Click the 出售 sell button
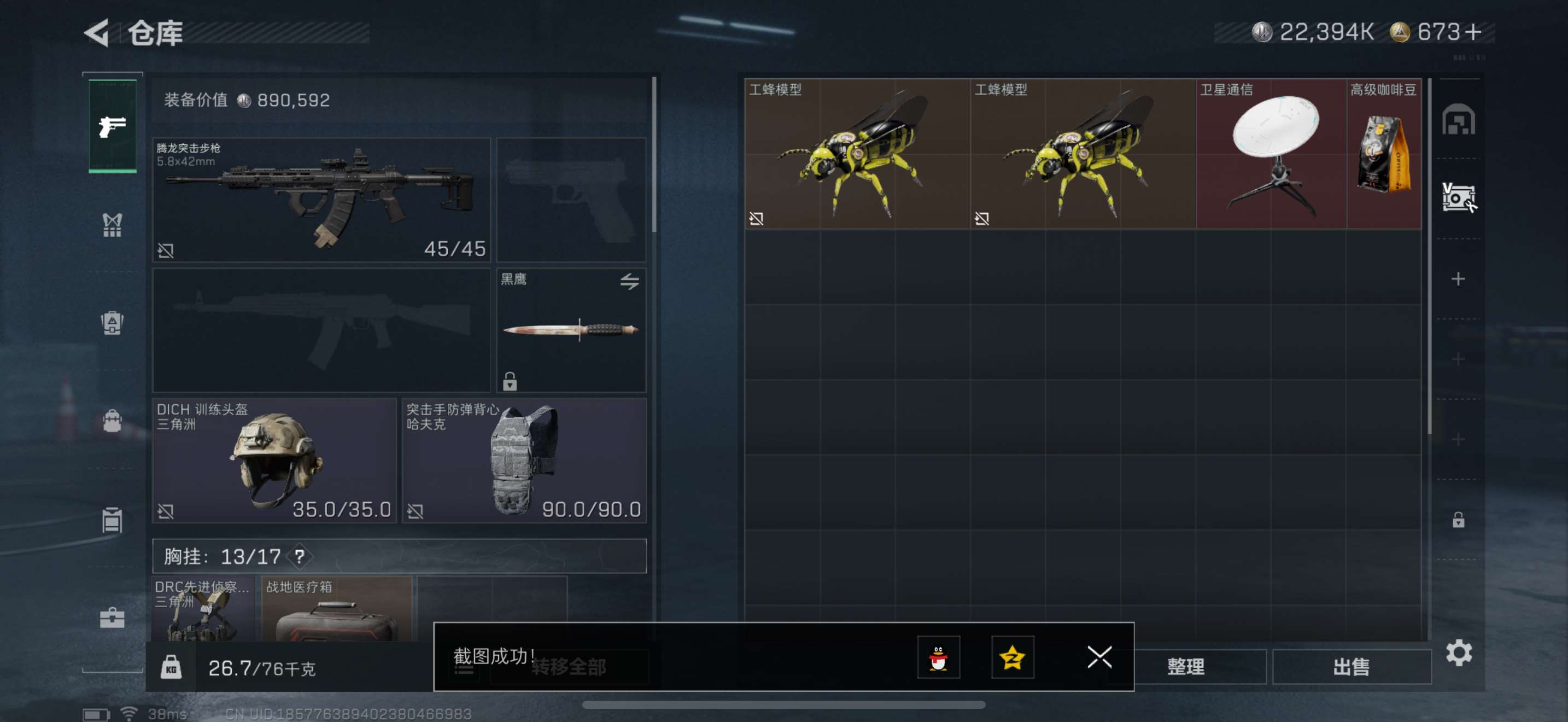The height and width of the screenshot is (722, 1568). pos(1351,667)
